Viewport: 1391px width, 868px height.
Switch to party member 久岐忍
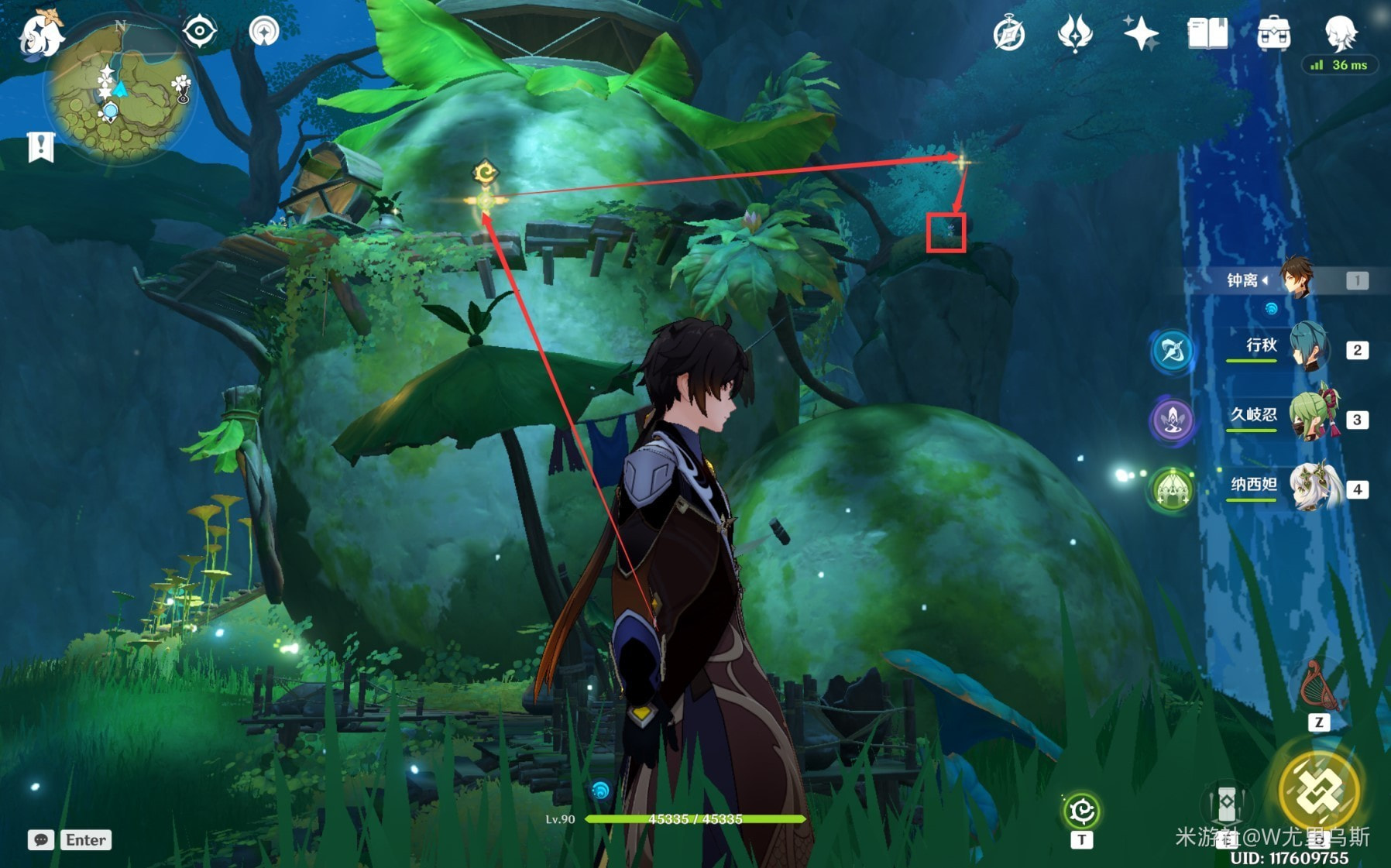coord(1310,418)
